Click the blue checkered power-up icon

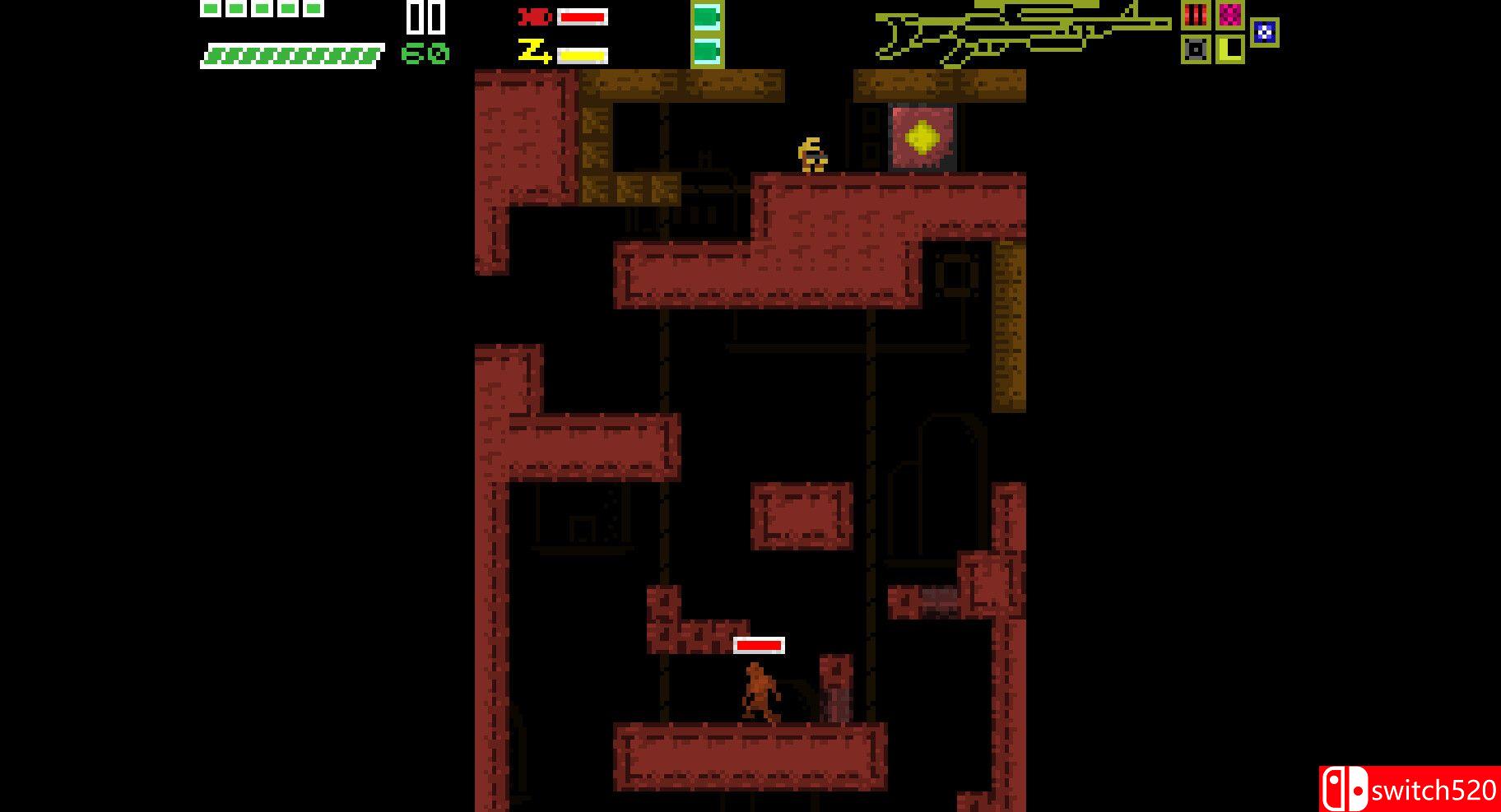(1264, 31)
